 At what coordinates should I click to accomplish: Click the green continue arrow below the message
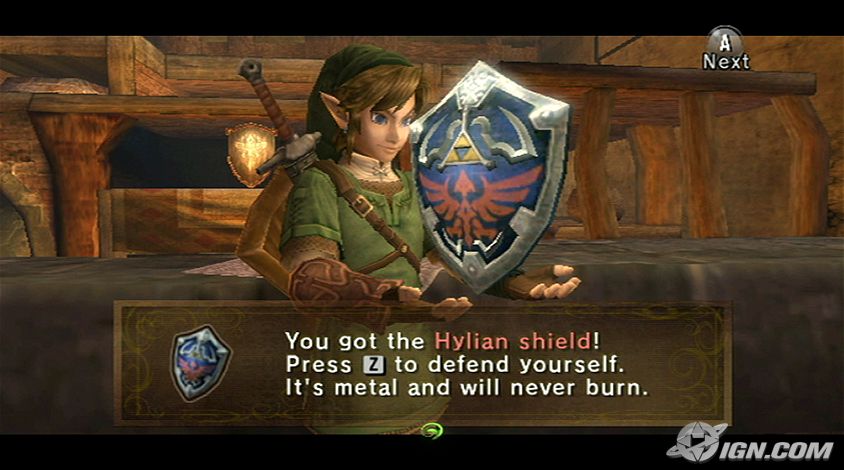[x=433, y=432]
